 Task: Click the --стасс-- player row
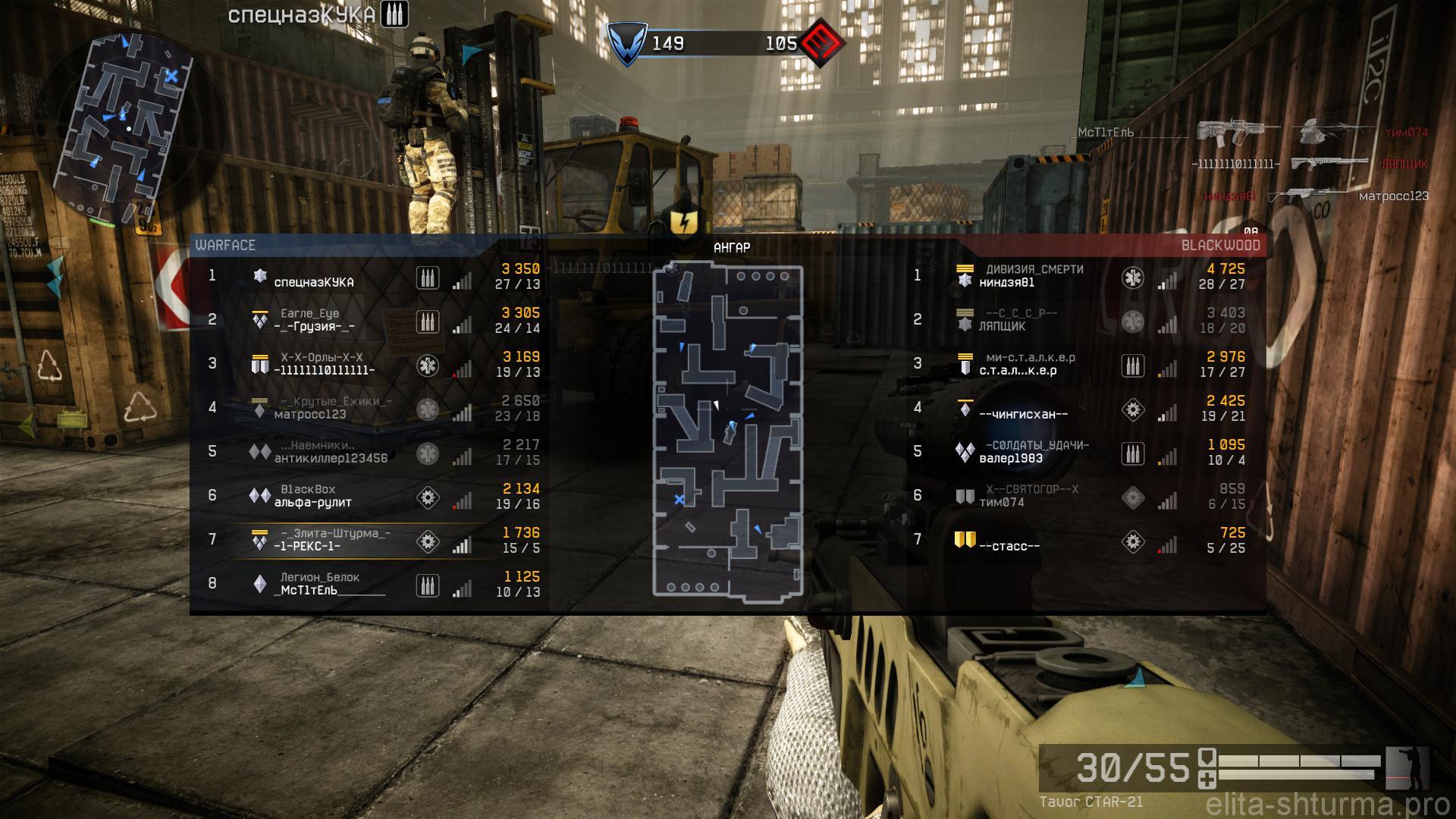[x=1077, y=541]
